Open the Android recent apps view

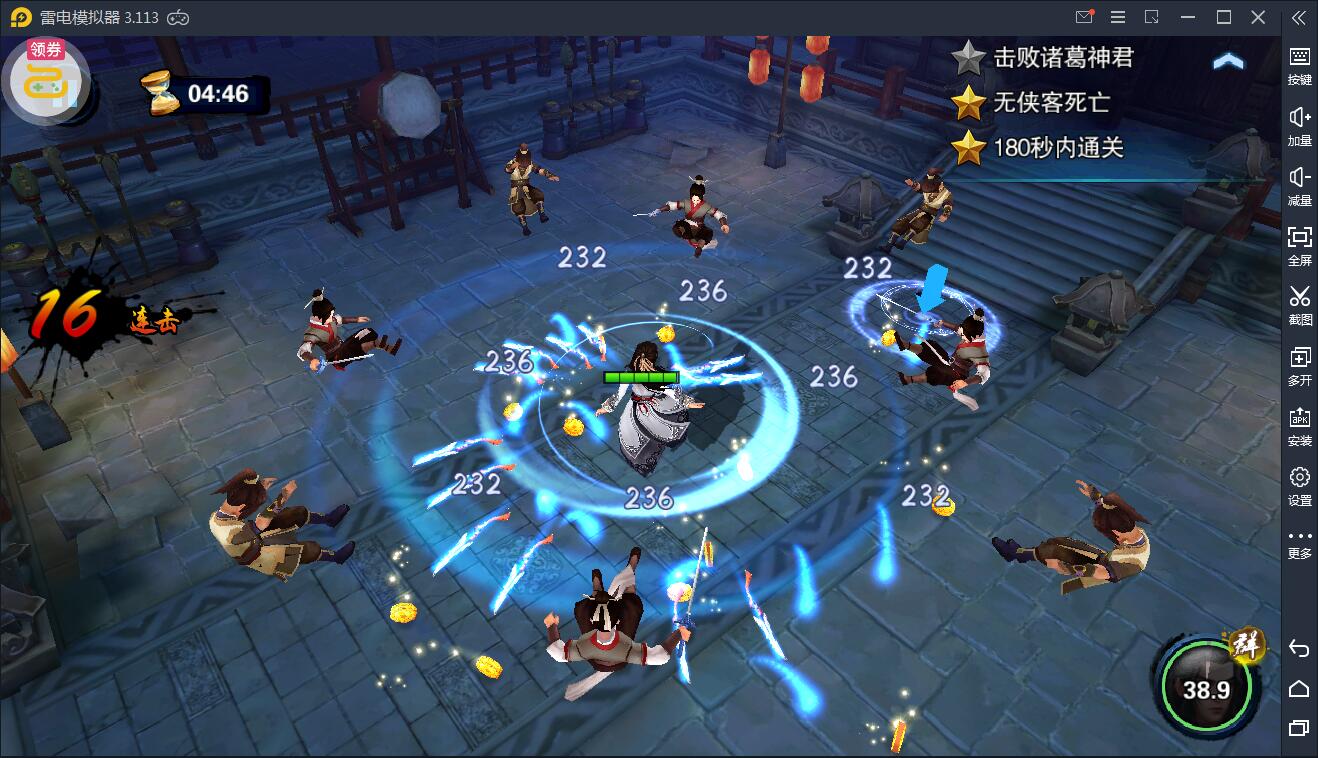point(1299,728)
